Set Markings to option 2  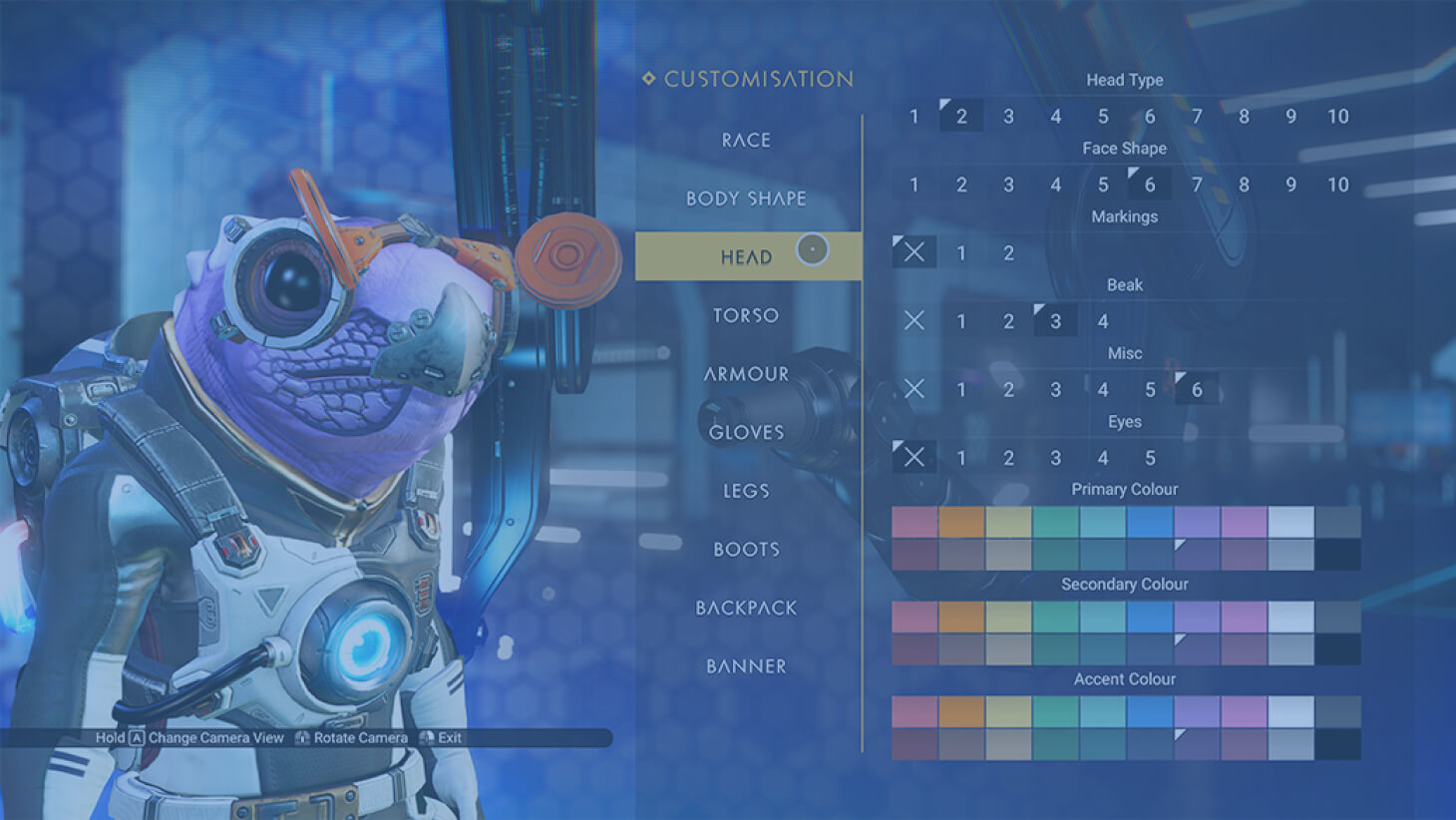(1008, 253)
